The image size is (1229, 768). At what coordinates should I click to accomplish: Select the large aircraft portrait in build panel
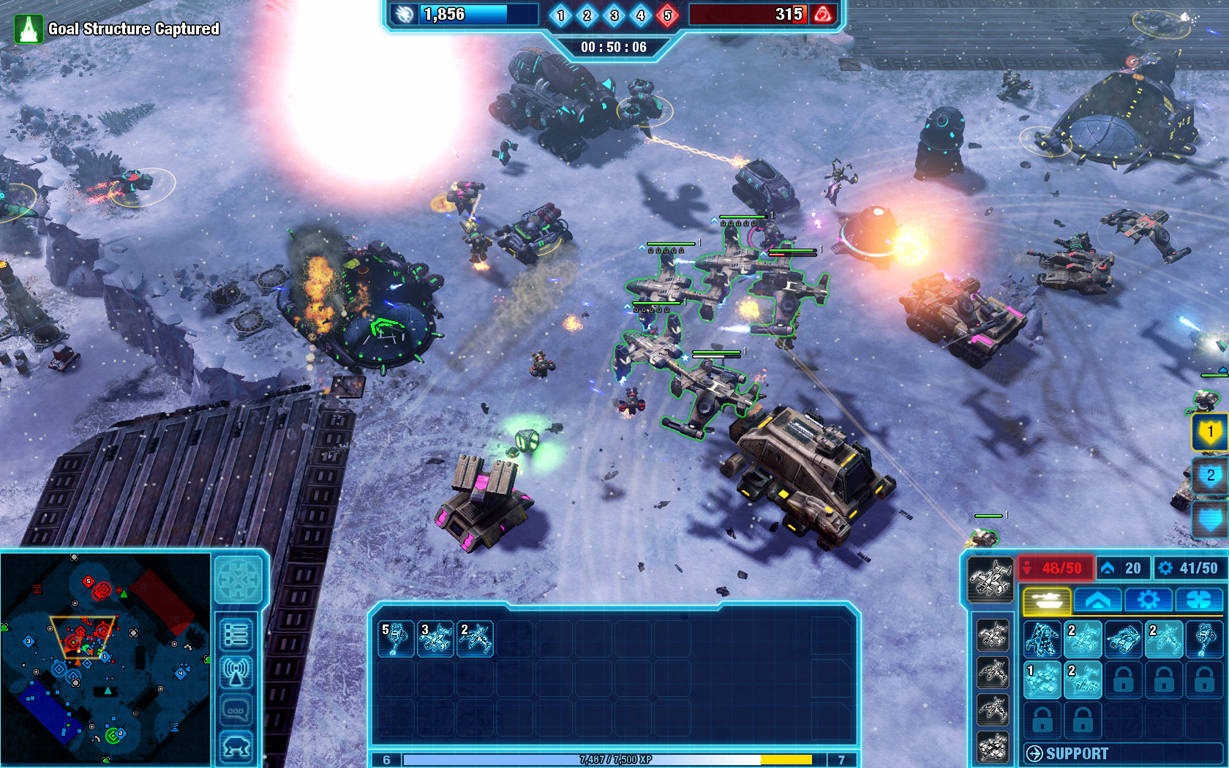pos(991,581)
